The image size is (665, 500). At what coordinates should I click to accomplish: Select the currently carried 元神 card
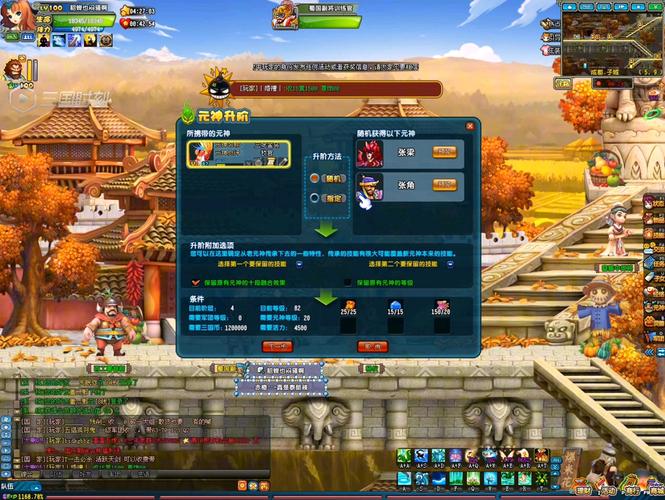[238, 152]
